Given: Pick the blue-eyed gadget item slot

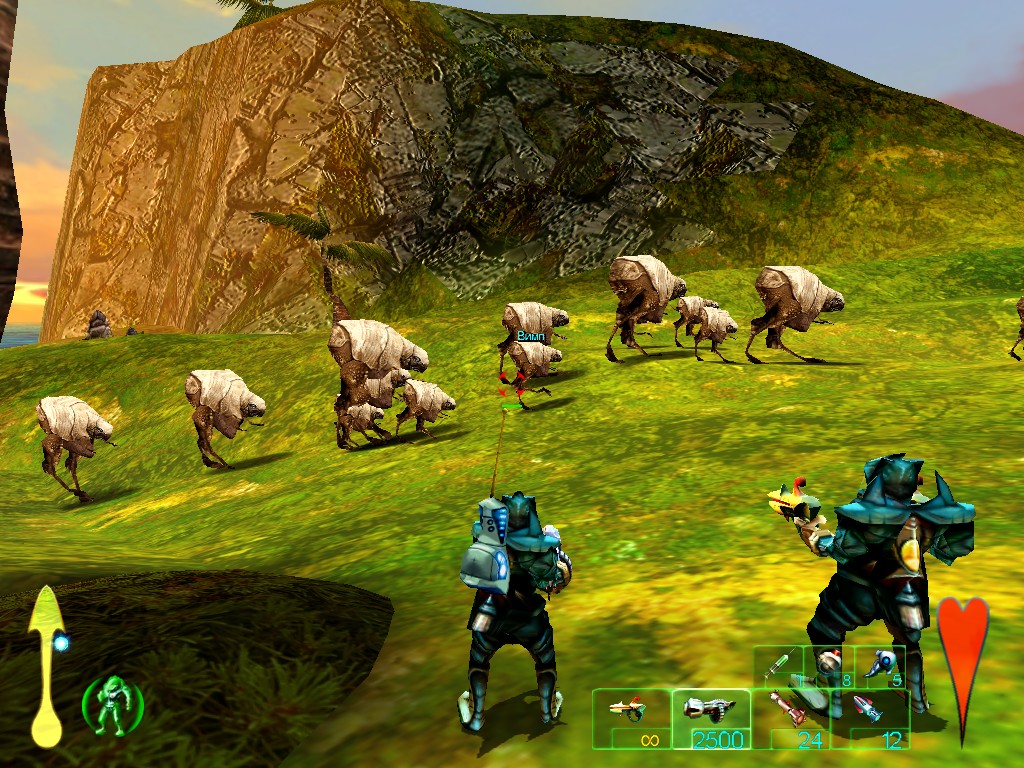Looking at the screenshot, I should click(x=881, y=664).
